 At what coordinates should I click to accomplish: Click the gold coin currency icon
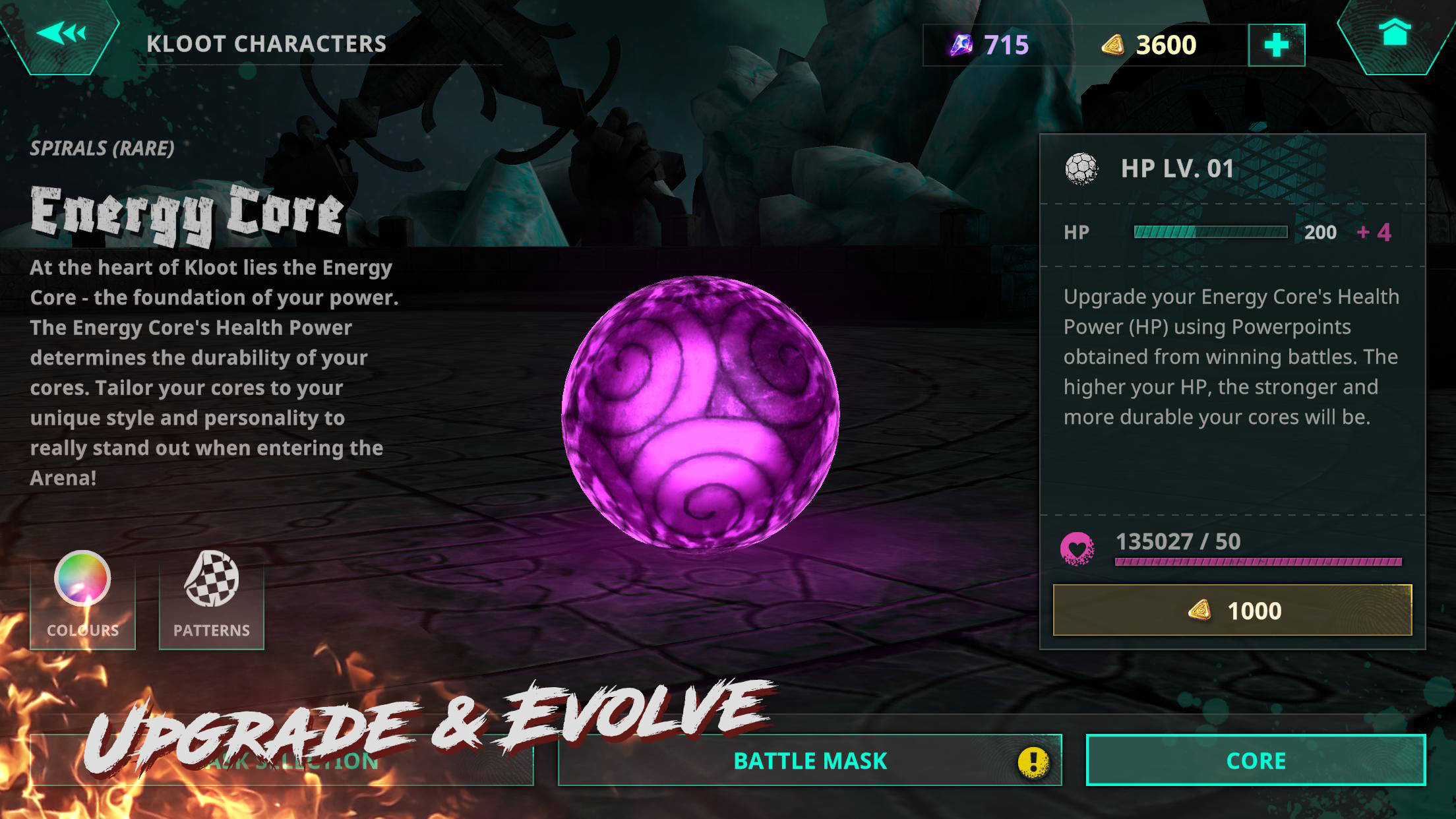pos(1114,44)
